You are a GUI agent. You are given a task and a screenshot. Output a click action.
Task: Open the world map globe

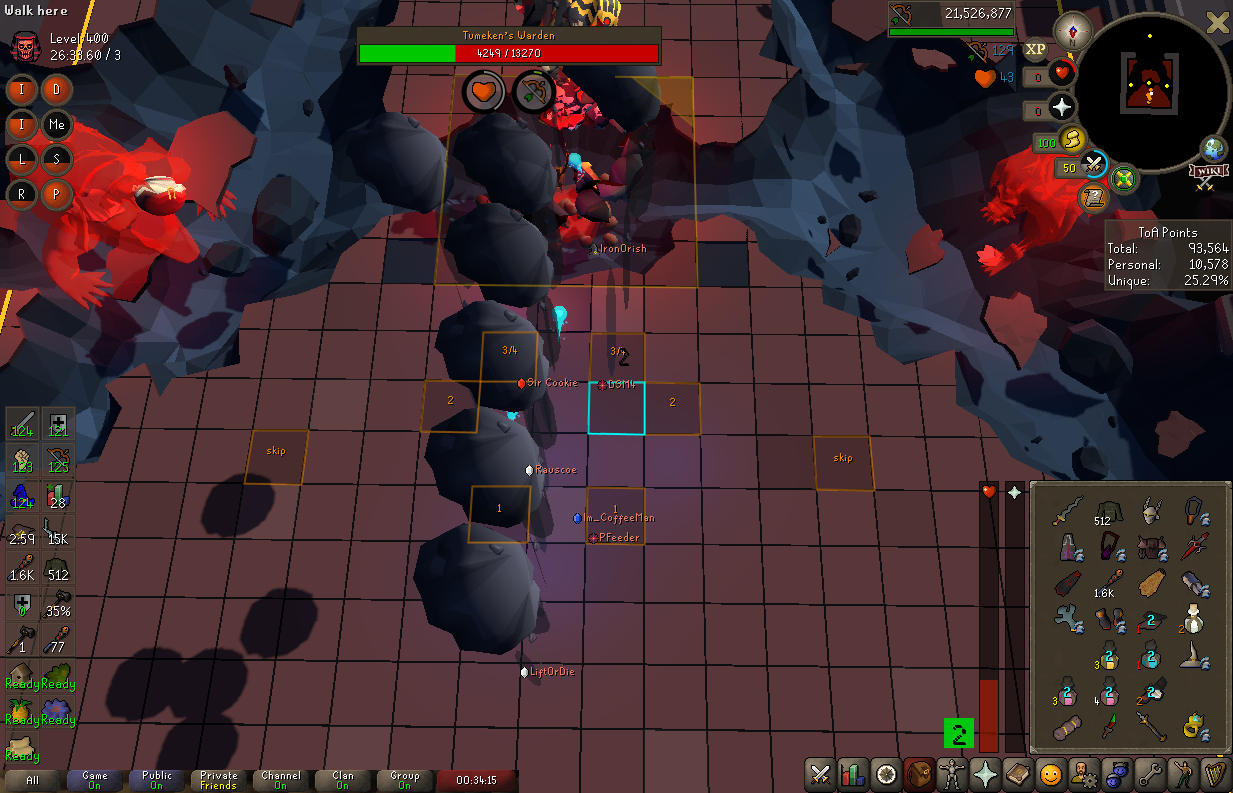point(1214,149)
